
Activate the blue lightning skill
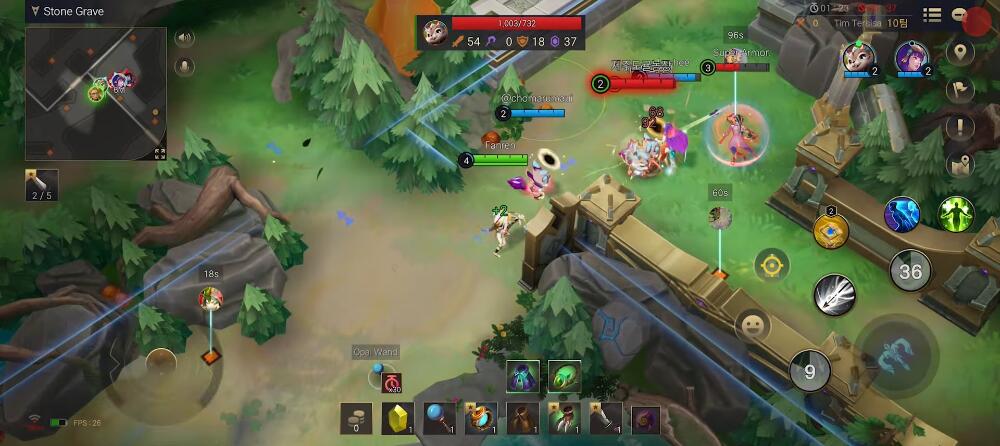[x=902, y=215]
